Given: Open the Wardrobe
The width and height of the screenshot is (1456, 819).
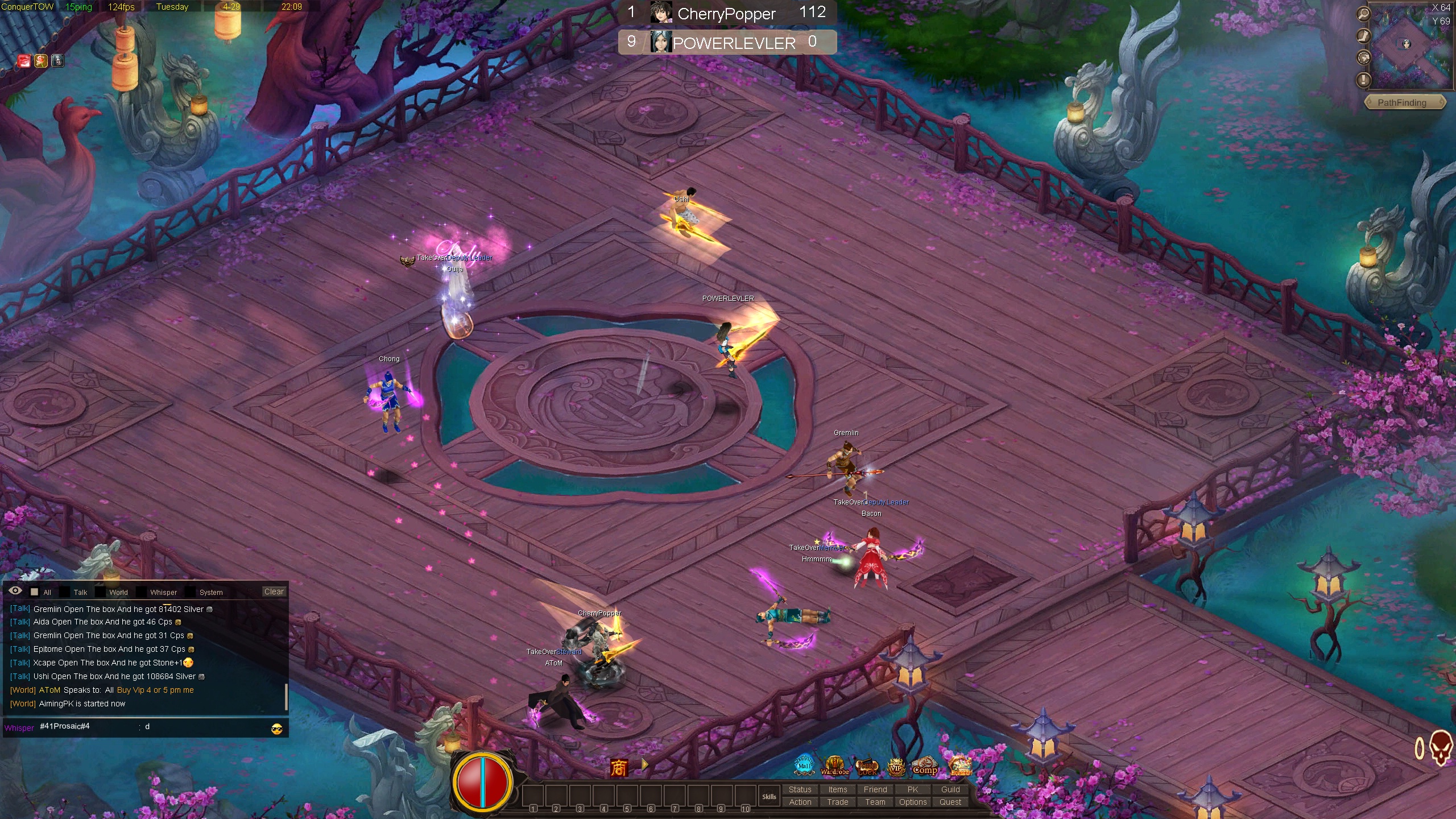Looking at the screenshot, I should (834, 766).
